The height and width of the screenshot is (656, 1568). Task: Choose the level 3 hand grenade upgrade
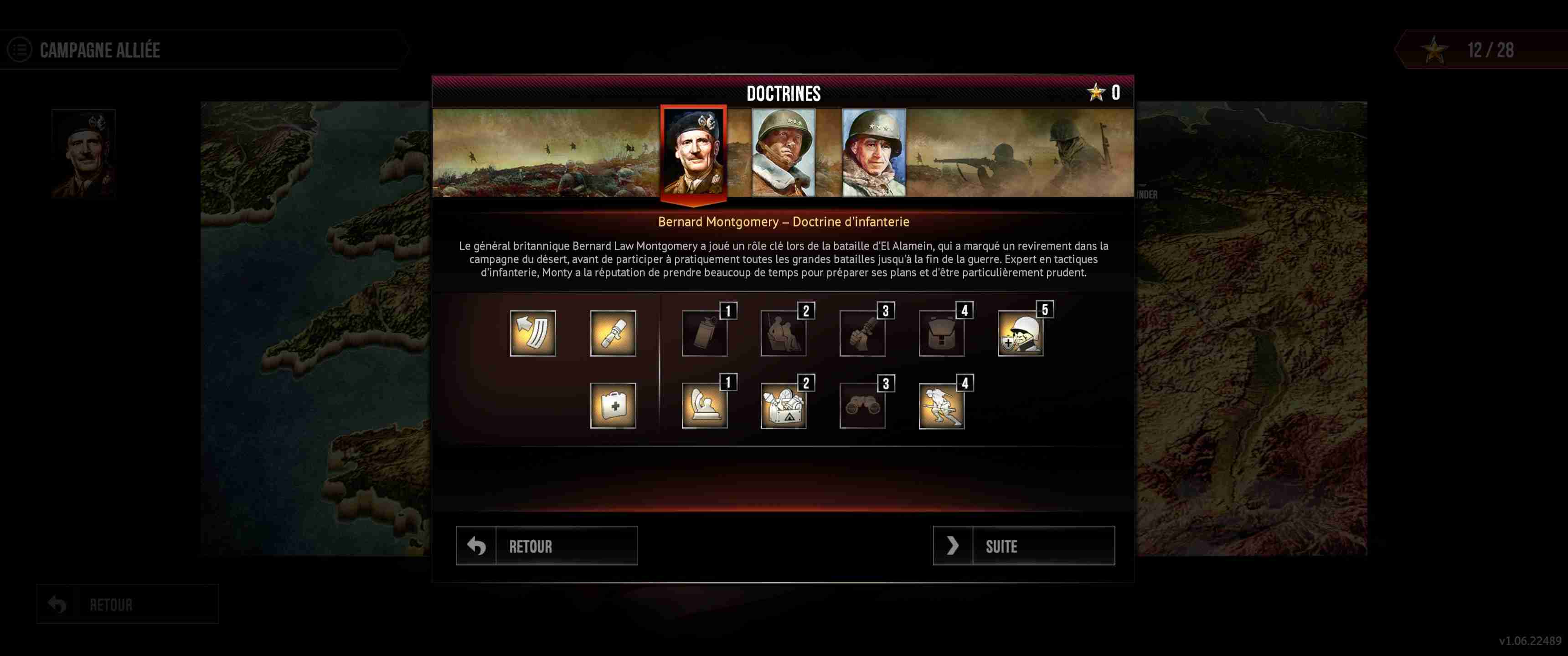coord(862,333)
